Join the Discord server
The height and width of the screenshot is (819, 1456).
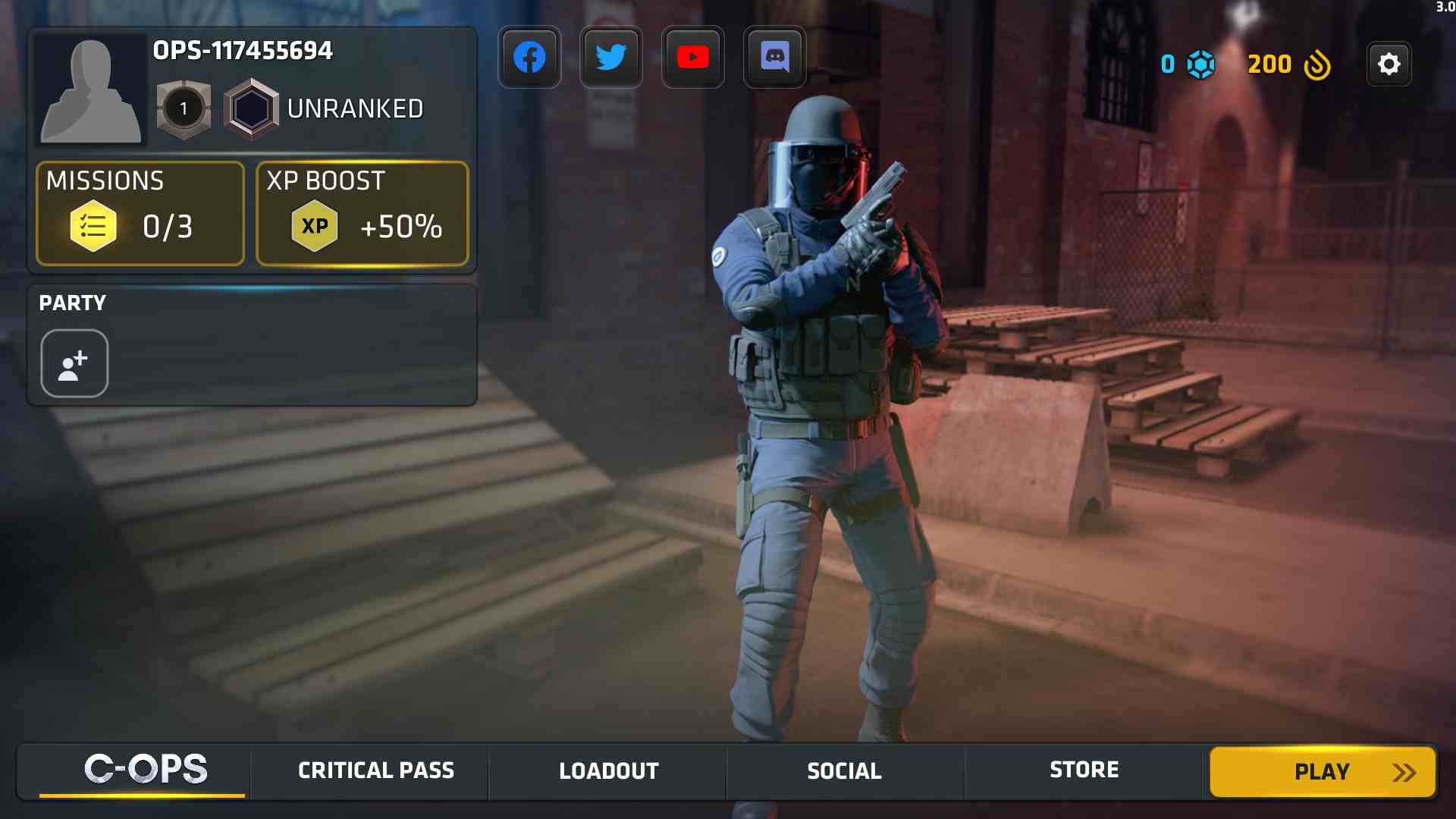[x=775, y=57]
